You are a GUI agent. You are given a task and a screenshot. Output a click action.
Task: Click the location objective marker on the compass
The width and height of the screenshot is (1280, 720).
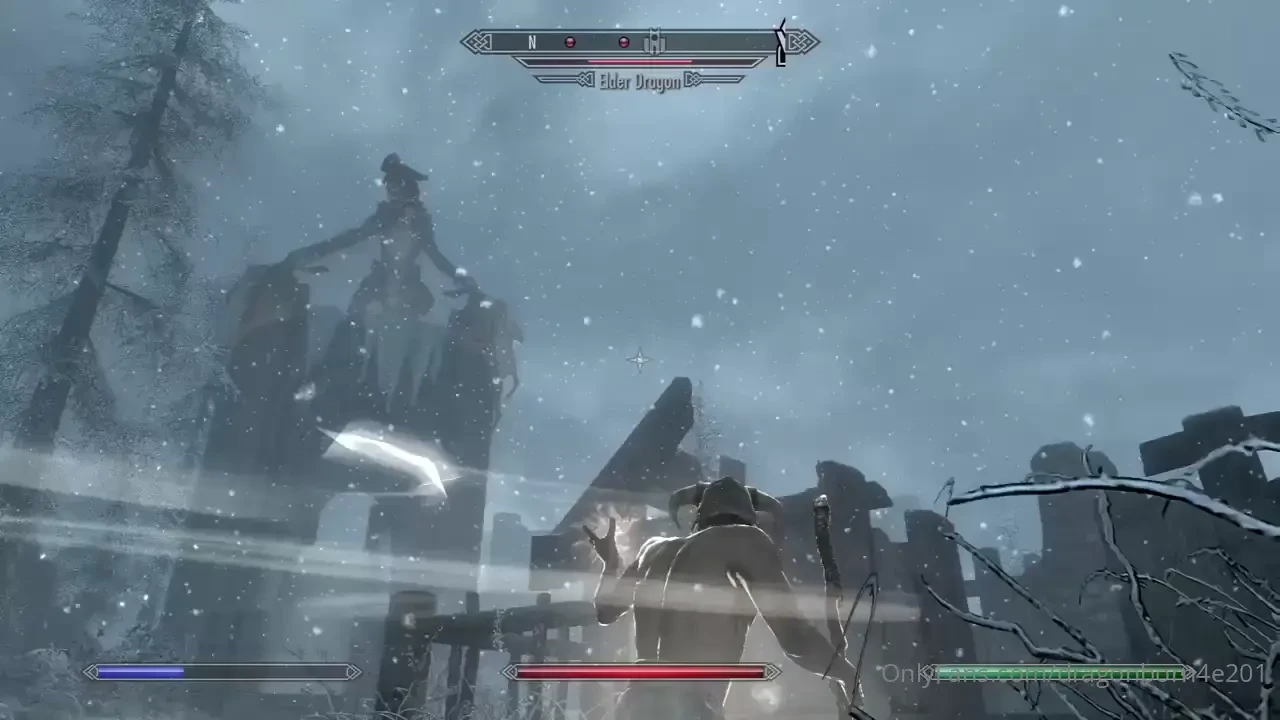coord(654,43)
